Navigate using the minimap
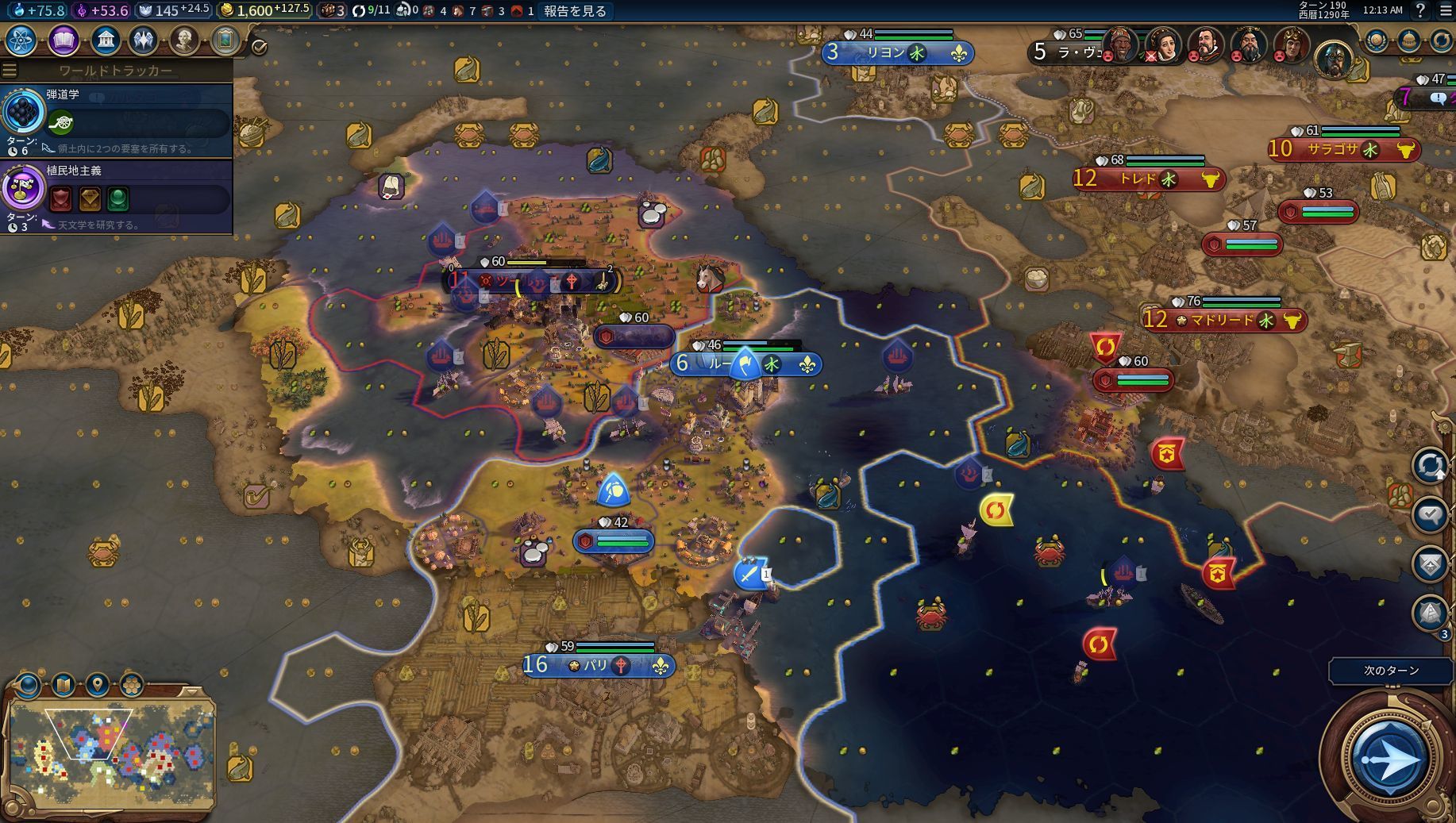This screenshot has height=823, width=1456. point(110,752)
